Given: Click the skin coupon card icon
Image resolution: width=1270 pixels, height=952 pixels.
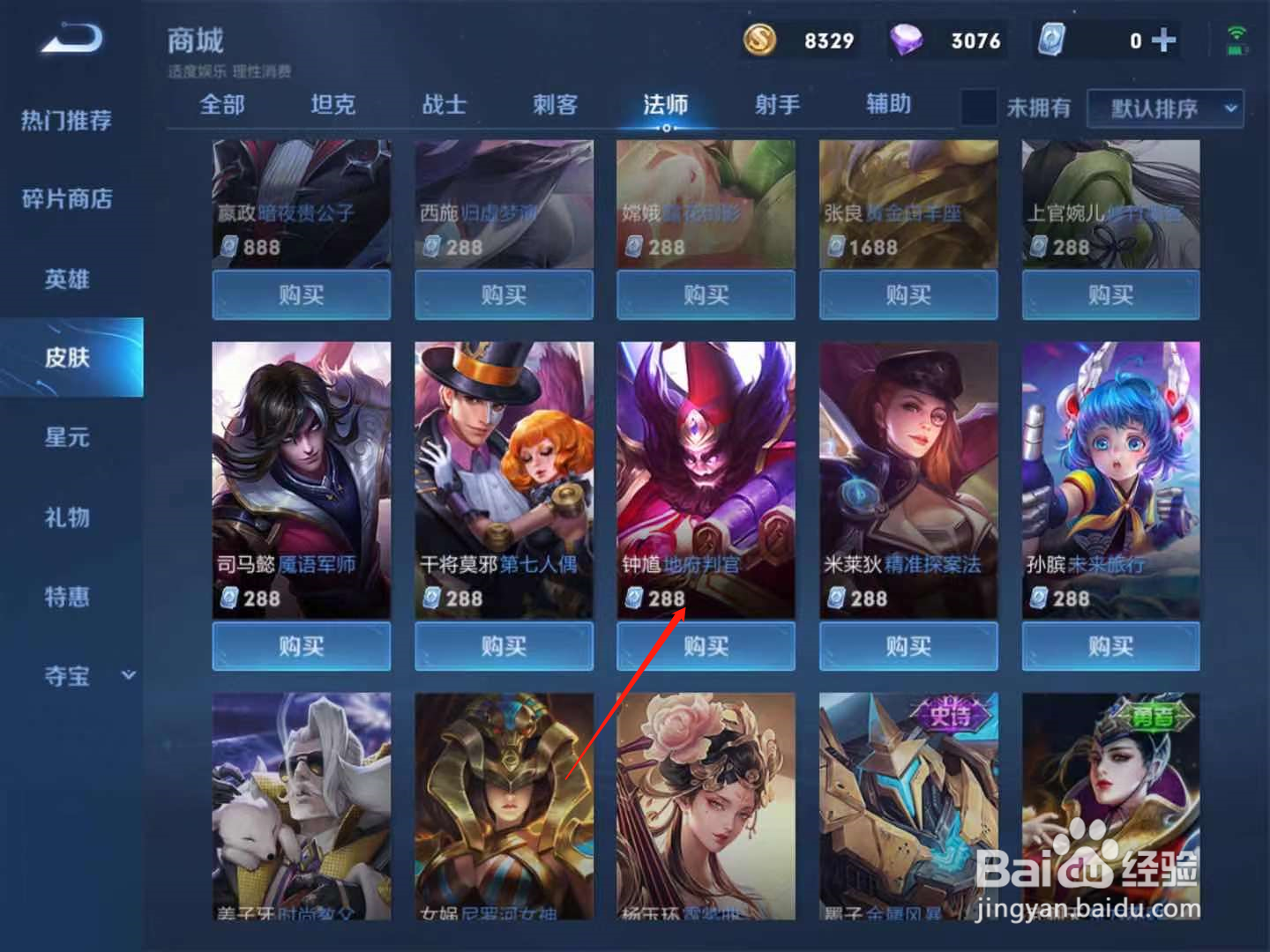Looking at the screenshot, I should click(x=1050, y=40).
